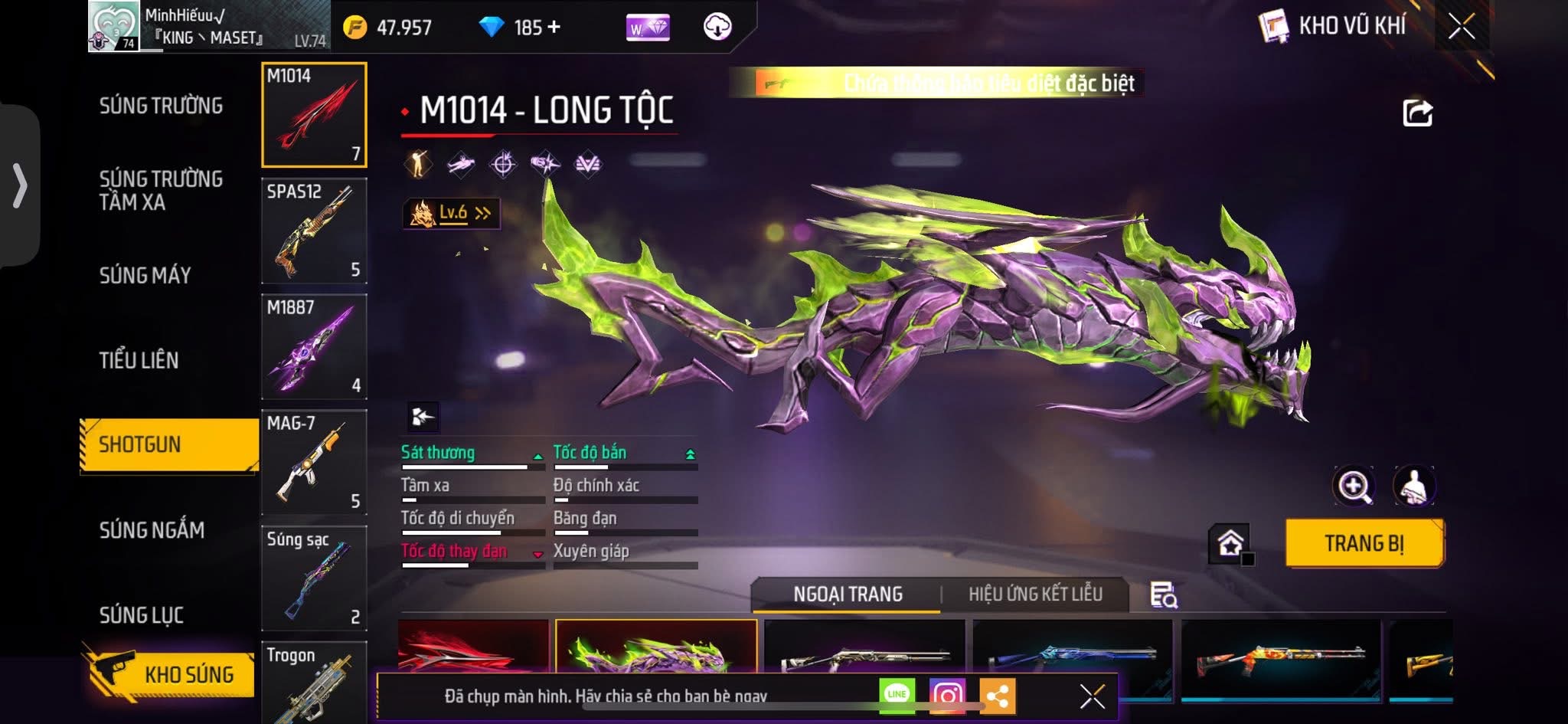1568x724 pixels.
Task: Share screenshot to Instagram
Action: pos(947,695)
